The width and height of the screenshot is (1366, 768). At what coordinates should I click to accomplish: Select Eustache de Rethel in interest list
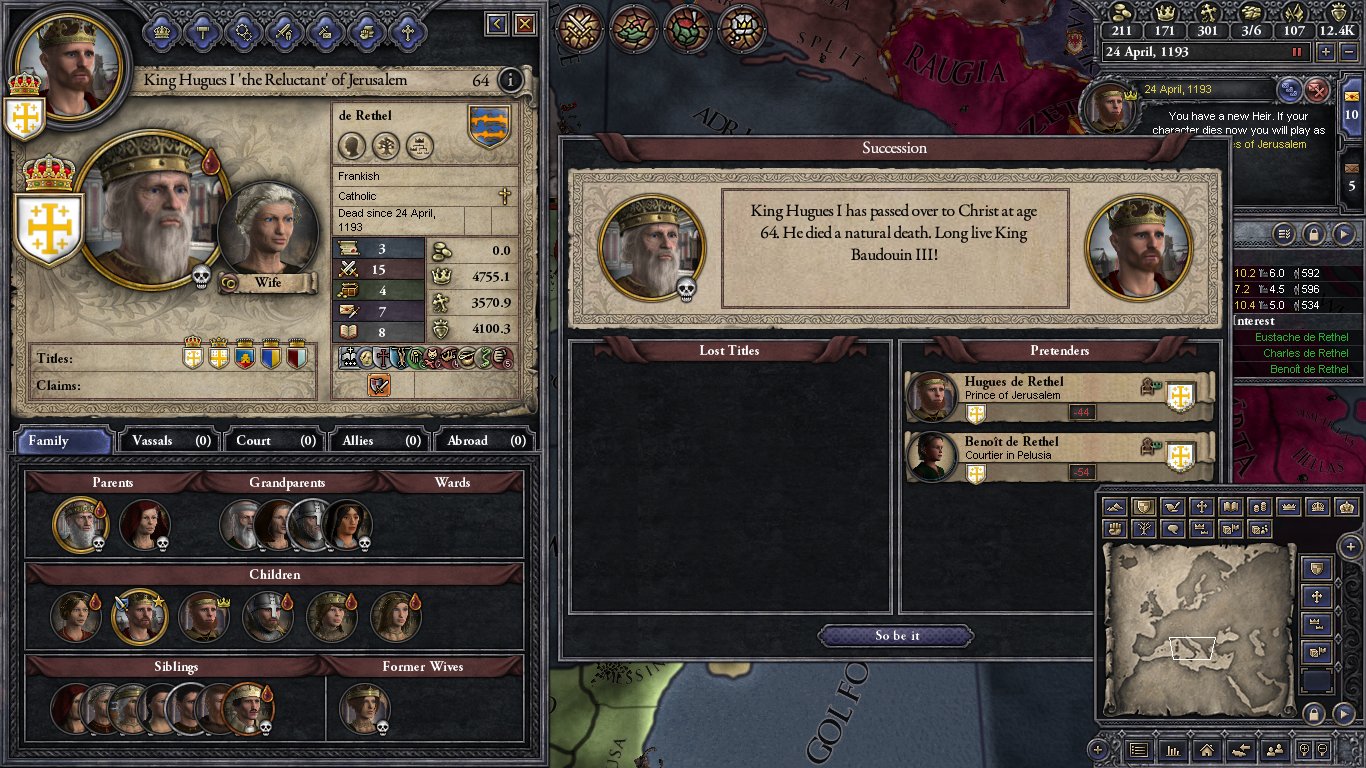pyautogui.click(x=1301, y=338)
